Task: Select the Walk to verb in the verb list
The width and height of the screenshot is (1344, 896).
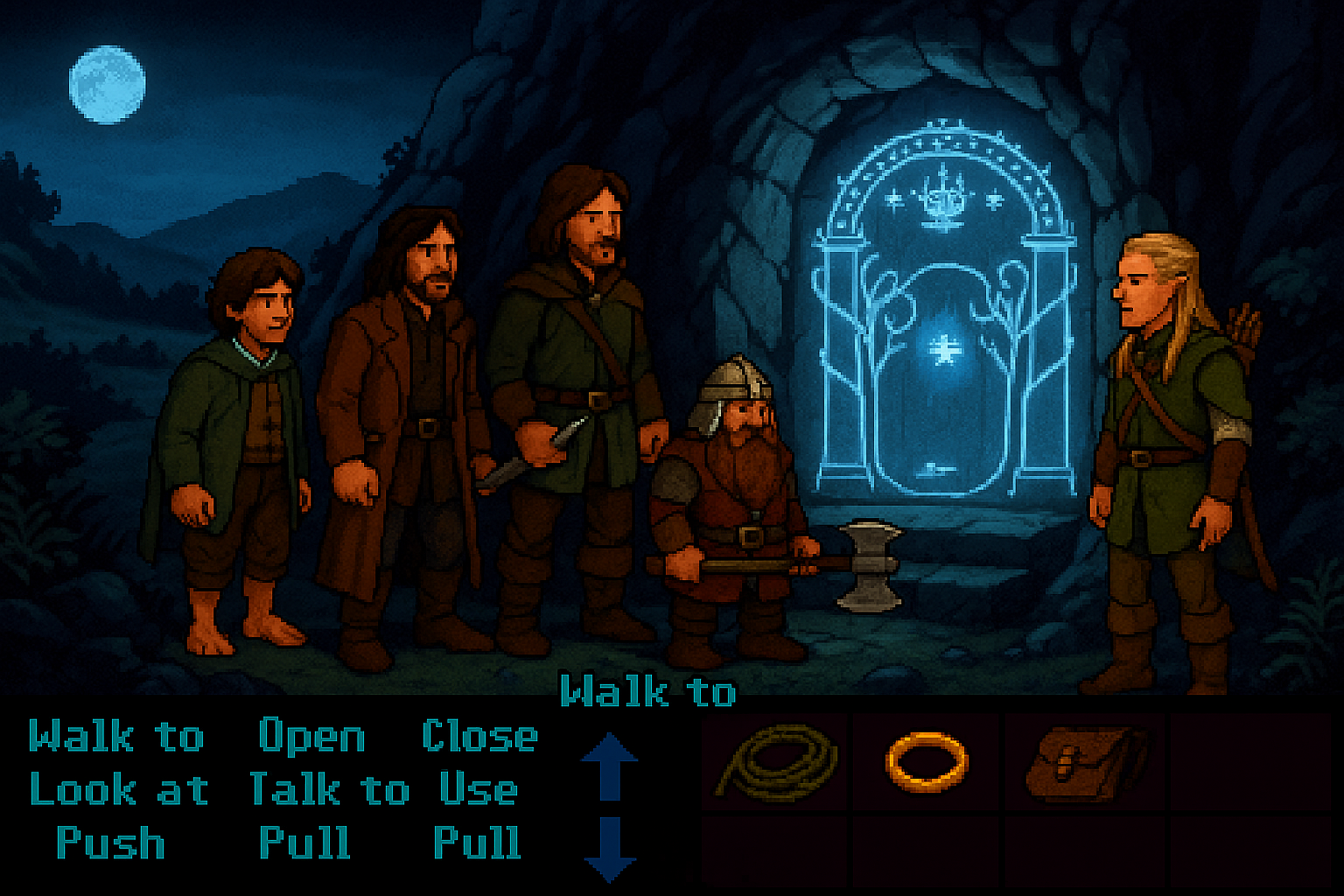Action: 115,737
